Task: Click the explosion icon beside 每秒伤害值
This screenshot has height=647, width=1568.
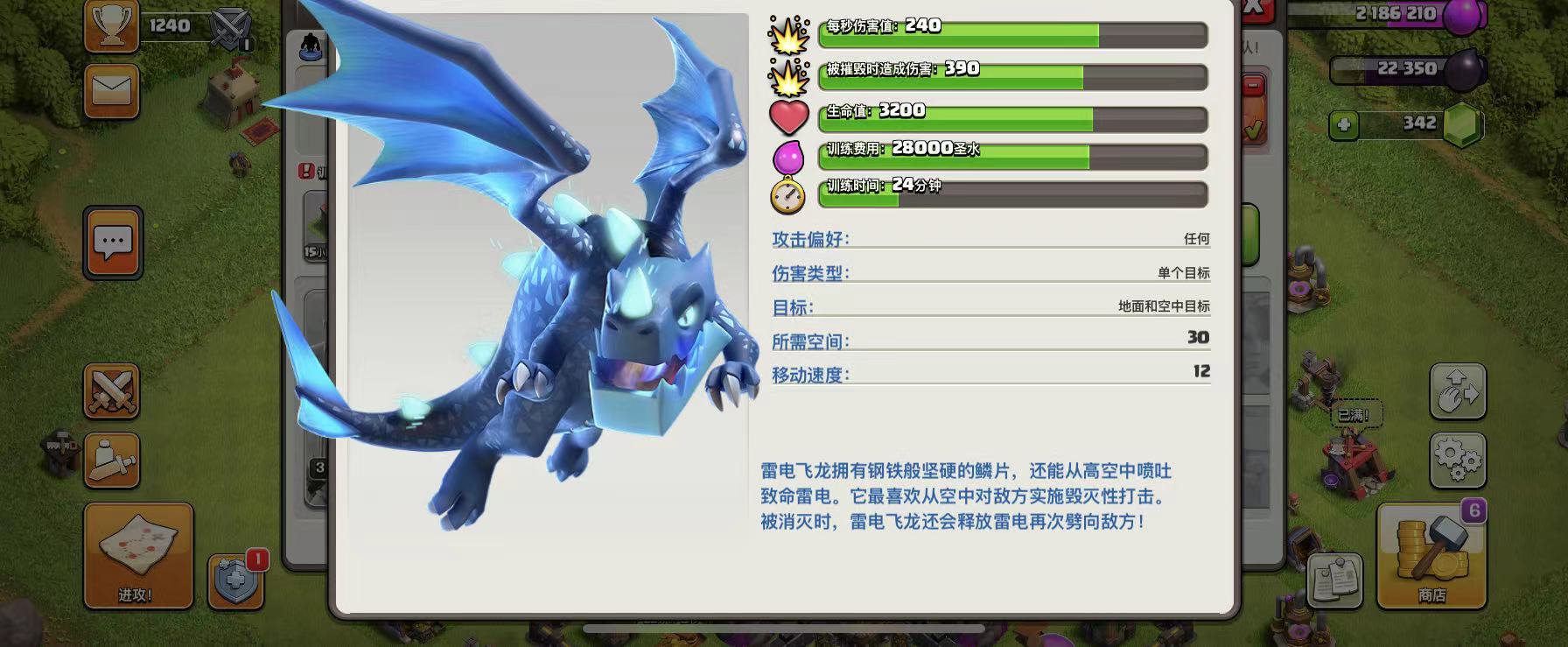Action: click(x=787, y=35)
